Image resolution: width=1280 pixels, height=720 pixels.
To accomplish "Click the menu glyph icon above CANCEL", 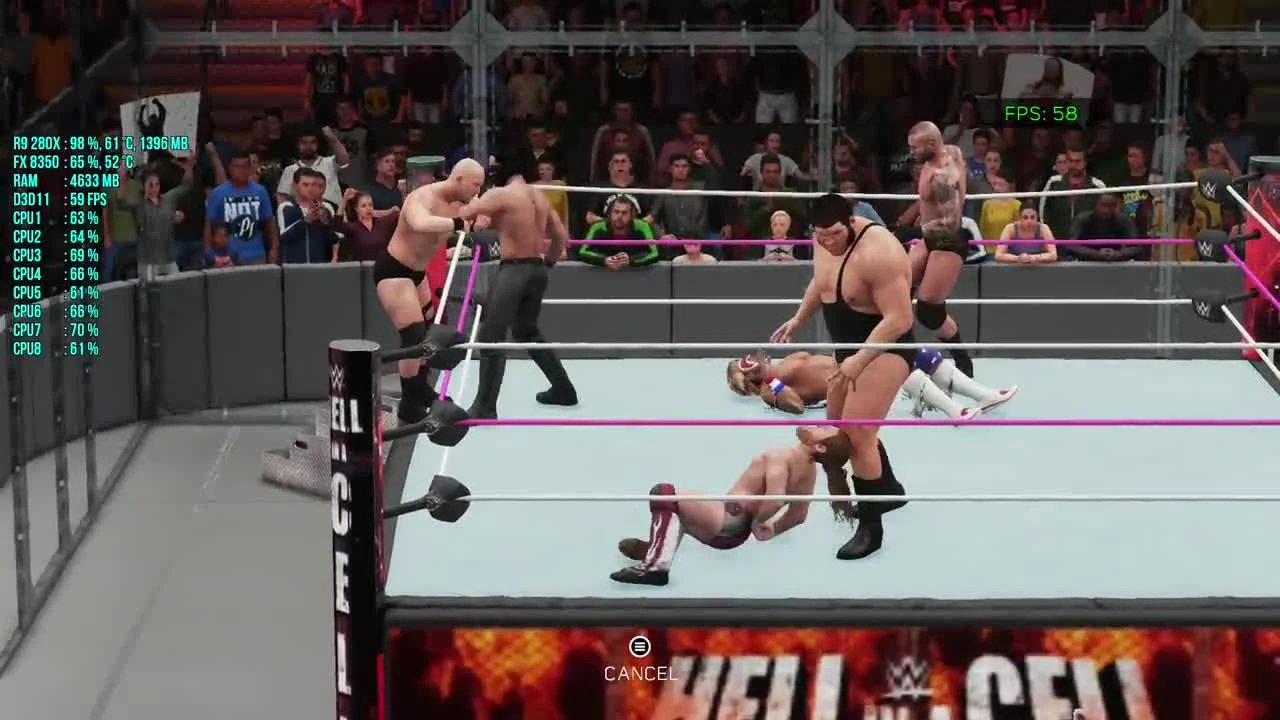I will click(x=640, y=647).
